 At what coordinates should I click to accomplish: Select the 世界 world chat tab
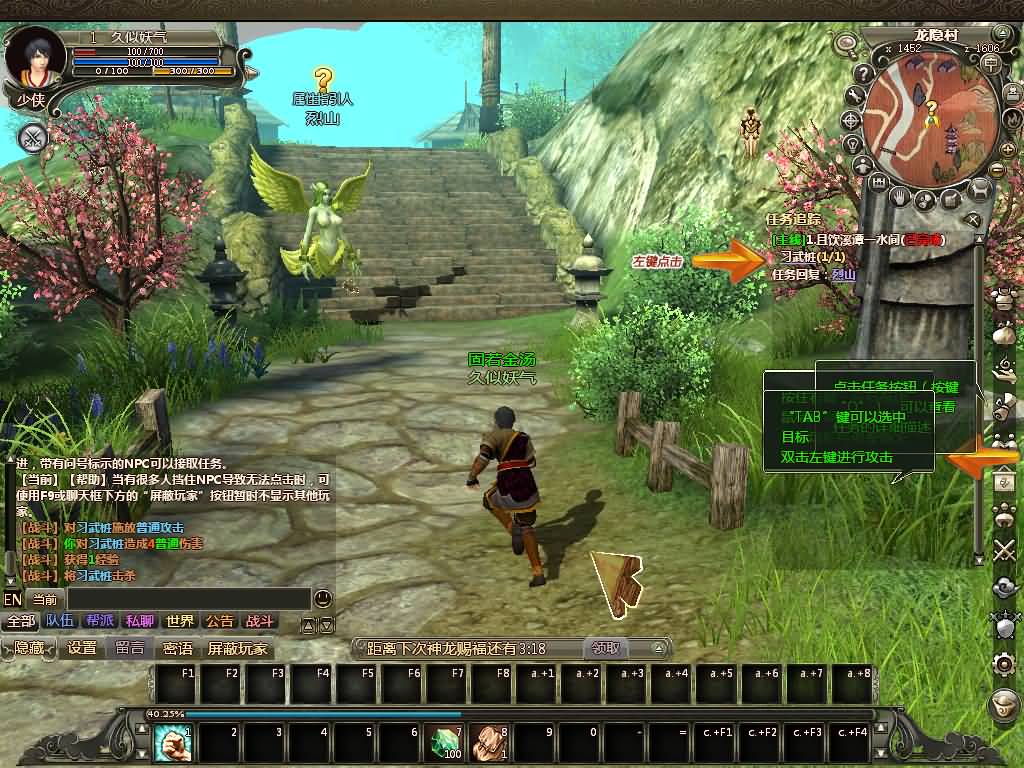coord(180,621)
